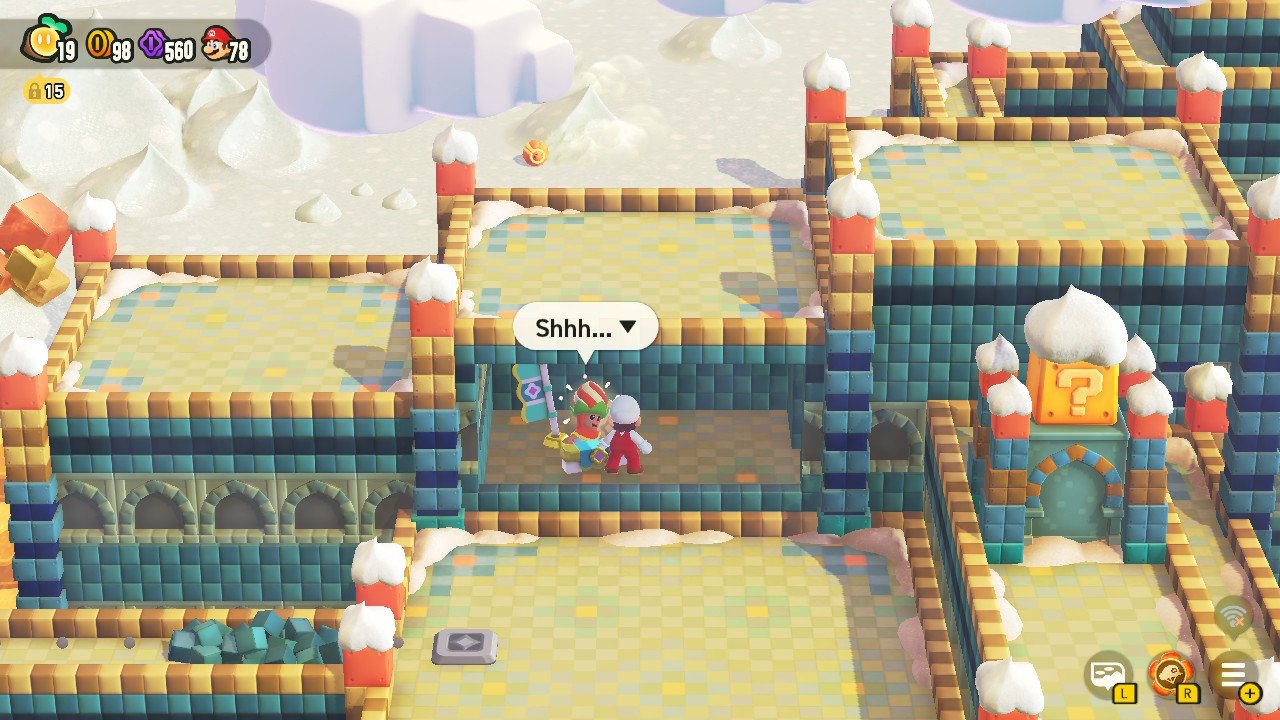Open the map speech-bubble icon
The image size is (1280, 720).
click(1109, 675)
